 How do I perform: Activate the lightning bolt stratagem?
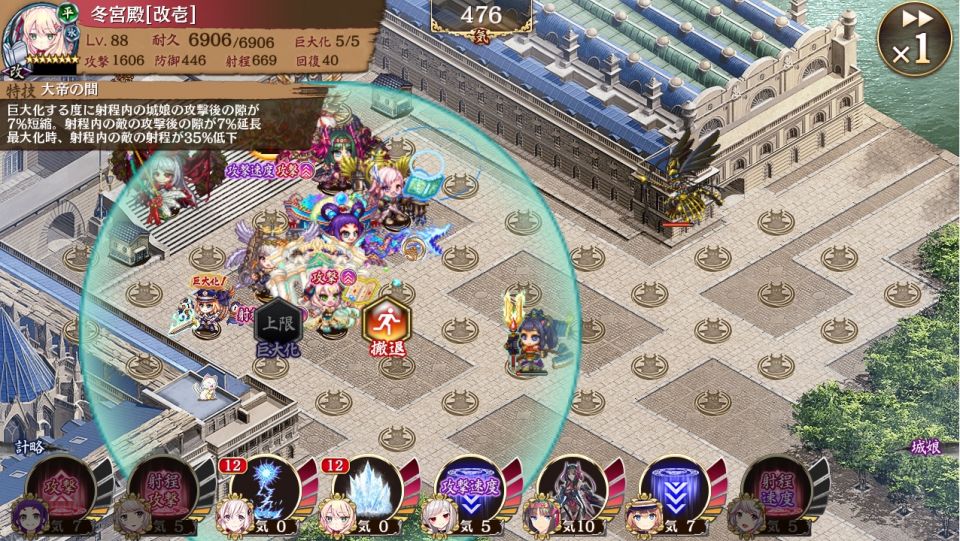click(x=266, y=492)
